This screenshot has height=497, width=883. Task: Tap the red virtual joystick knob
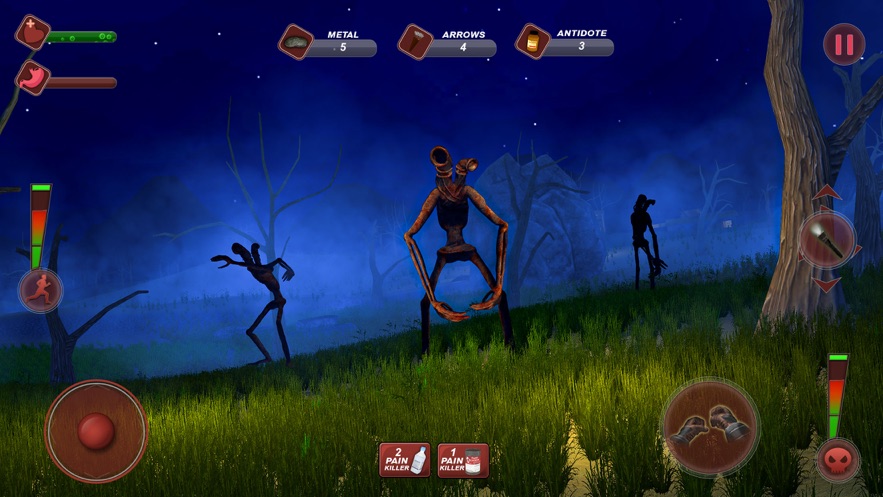click(96, 430)
